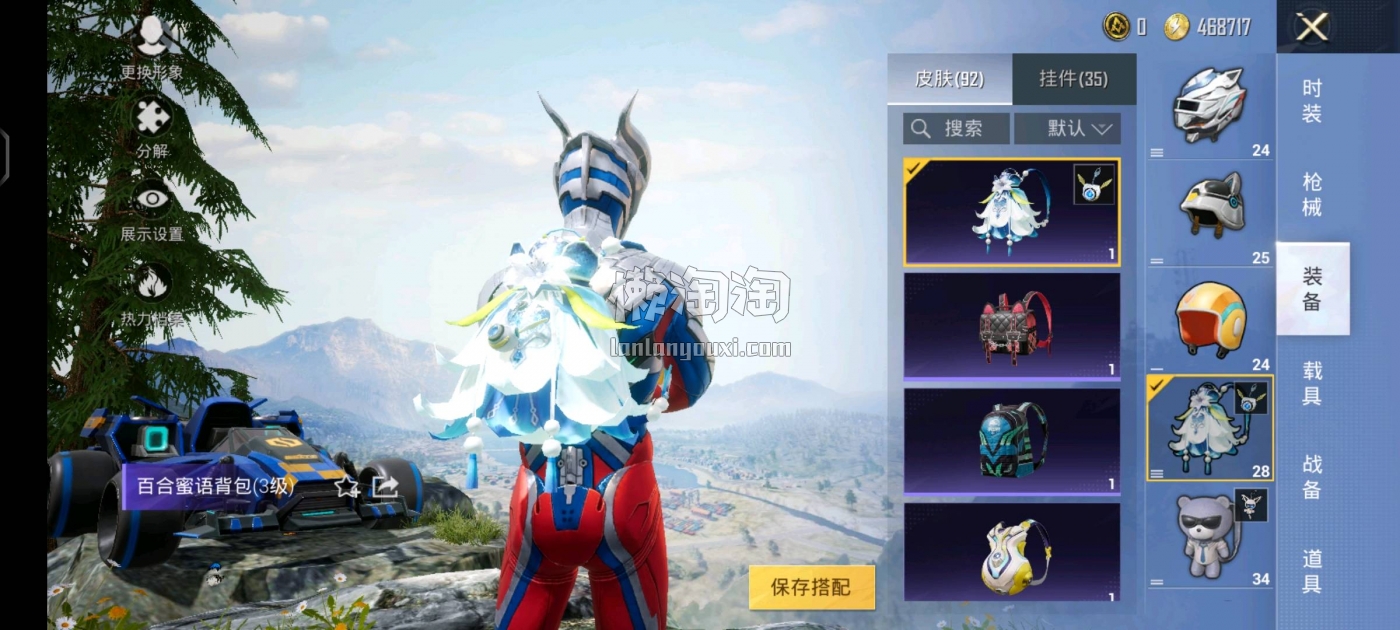1400x630 pixels.
Task: Pick the teal and black backpack skin
Action: coord(1011,441)
